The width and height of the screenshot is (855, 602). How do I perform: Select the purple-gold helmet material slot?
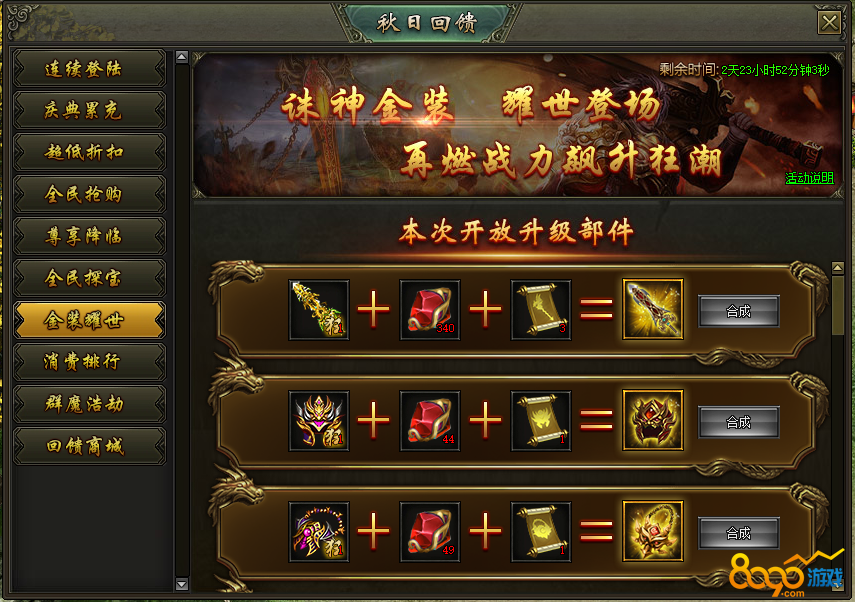pos(319,421)
